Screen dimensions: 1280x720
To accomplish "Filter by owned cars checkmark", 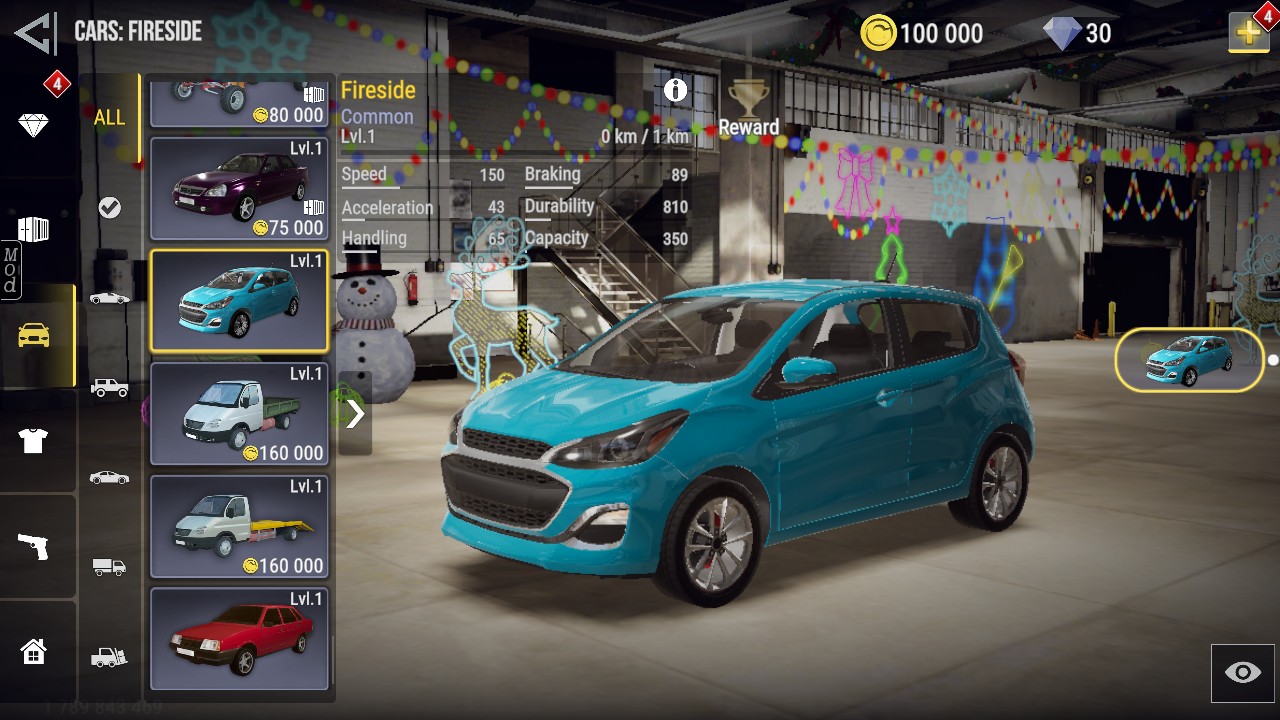I will (110, 207).
